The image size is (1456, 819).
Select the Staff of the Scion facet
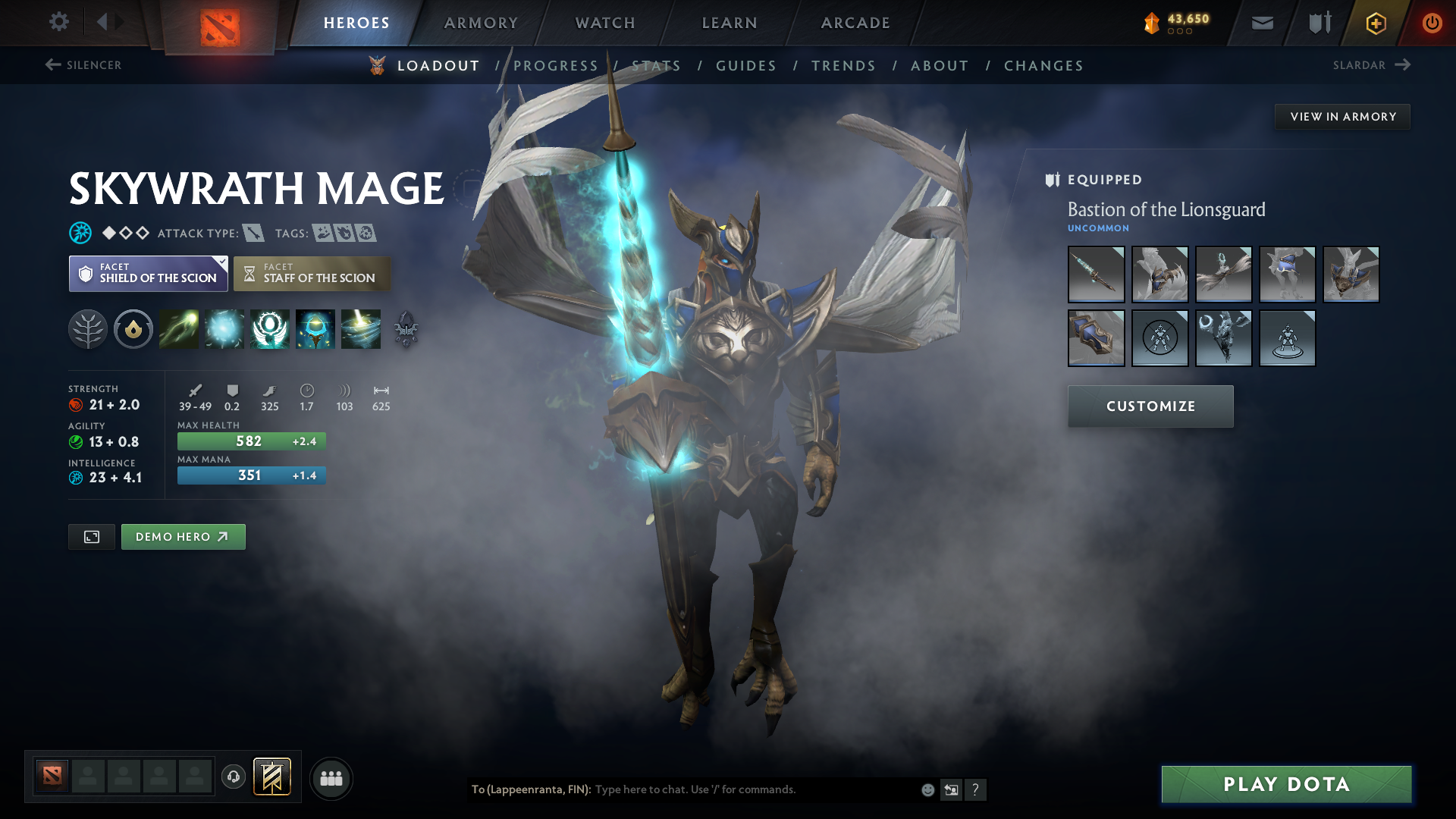tap(312, 273)
